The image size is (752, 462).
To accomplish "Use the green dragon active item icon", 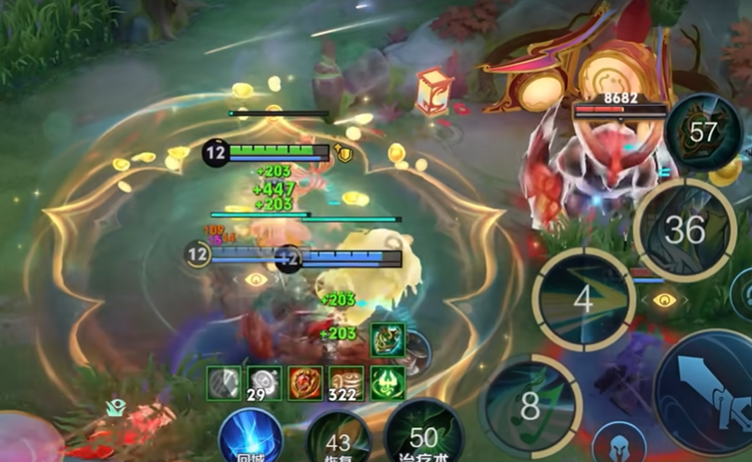I will (385, 340).
